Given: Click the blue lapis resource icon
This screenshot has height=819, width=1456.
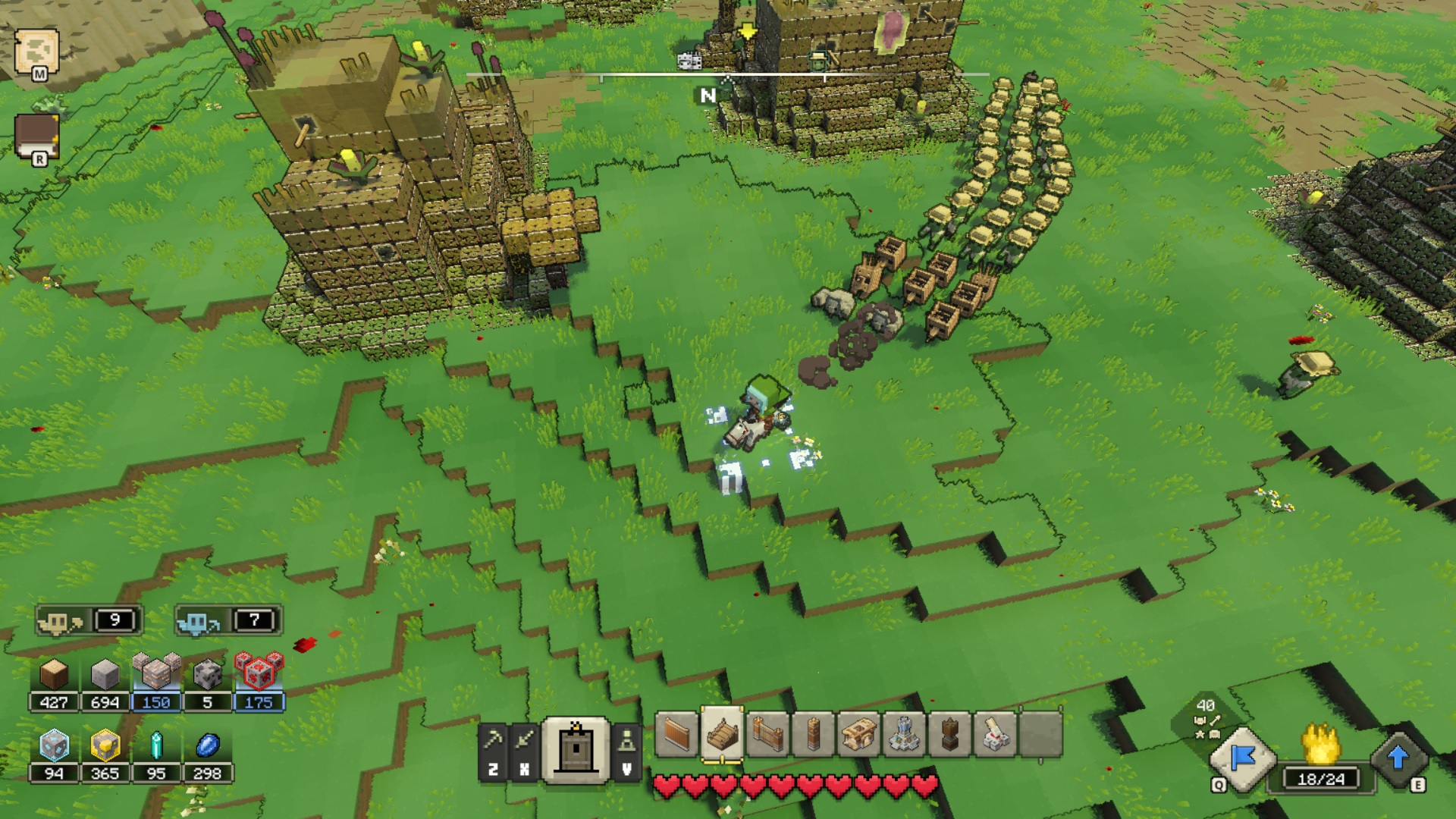Looking at the screenshot, I should (x=207, y=746).
